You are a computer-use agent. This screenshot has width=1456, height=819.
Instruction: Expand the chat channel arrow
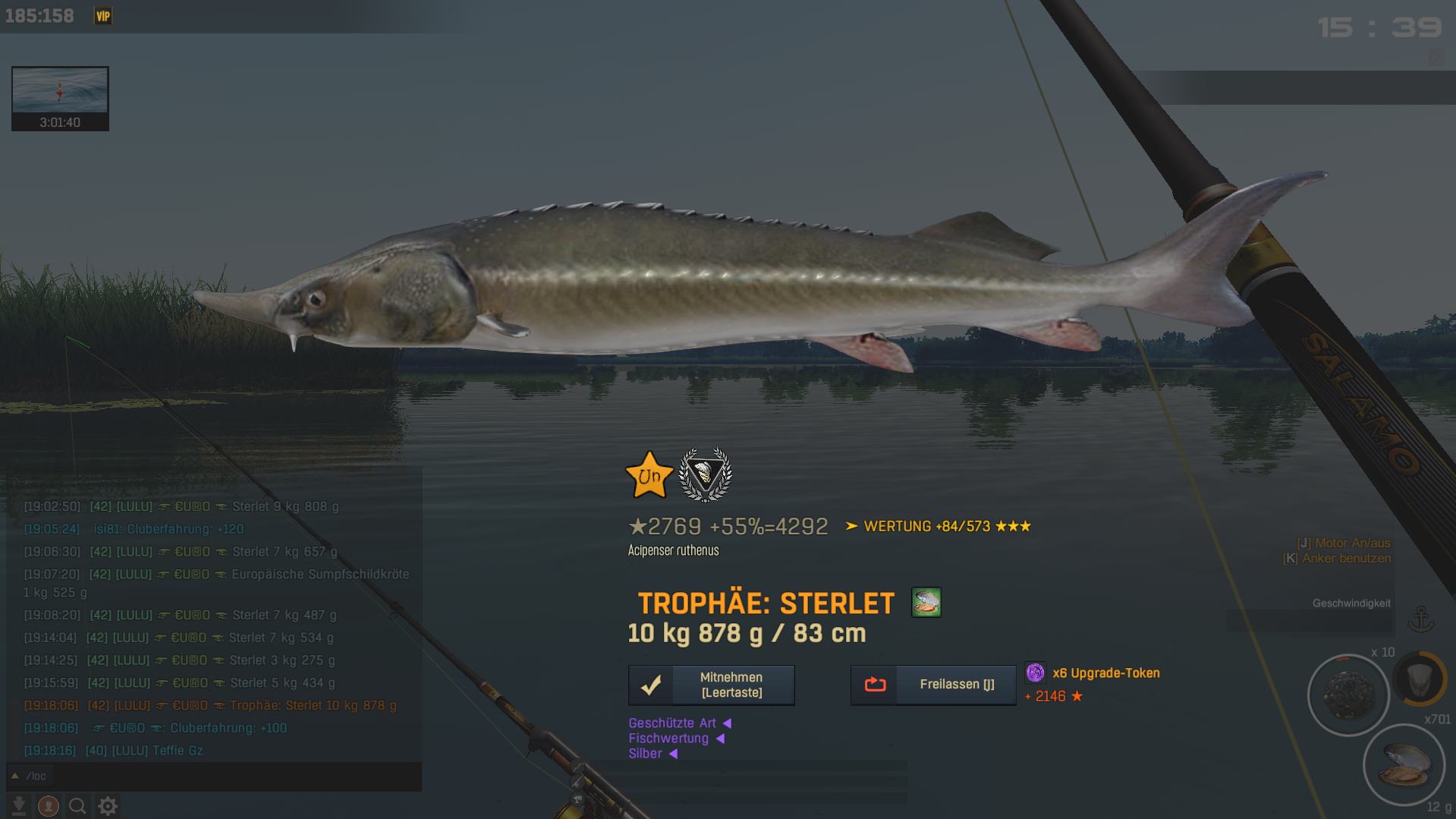coord(14,776)
